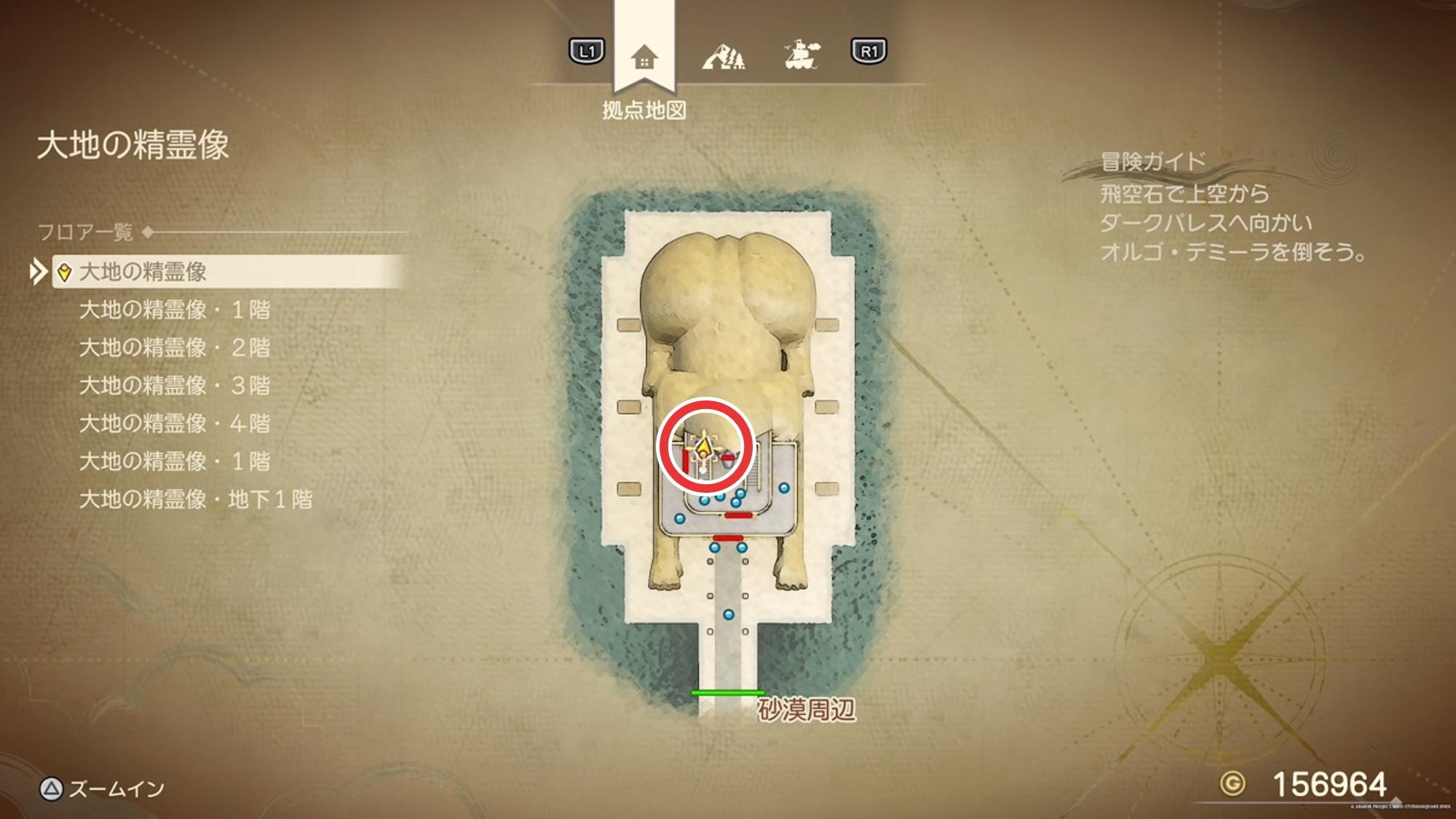Choose 大地の精霊像・2階 in the floor list
Viewport: 1456px width, 819px height.
[175, 348]
